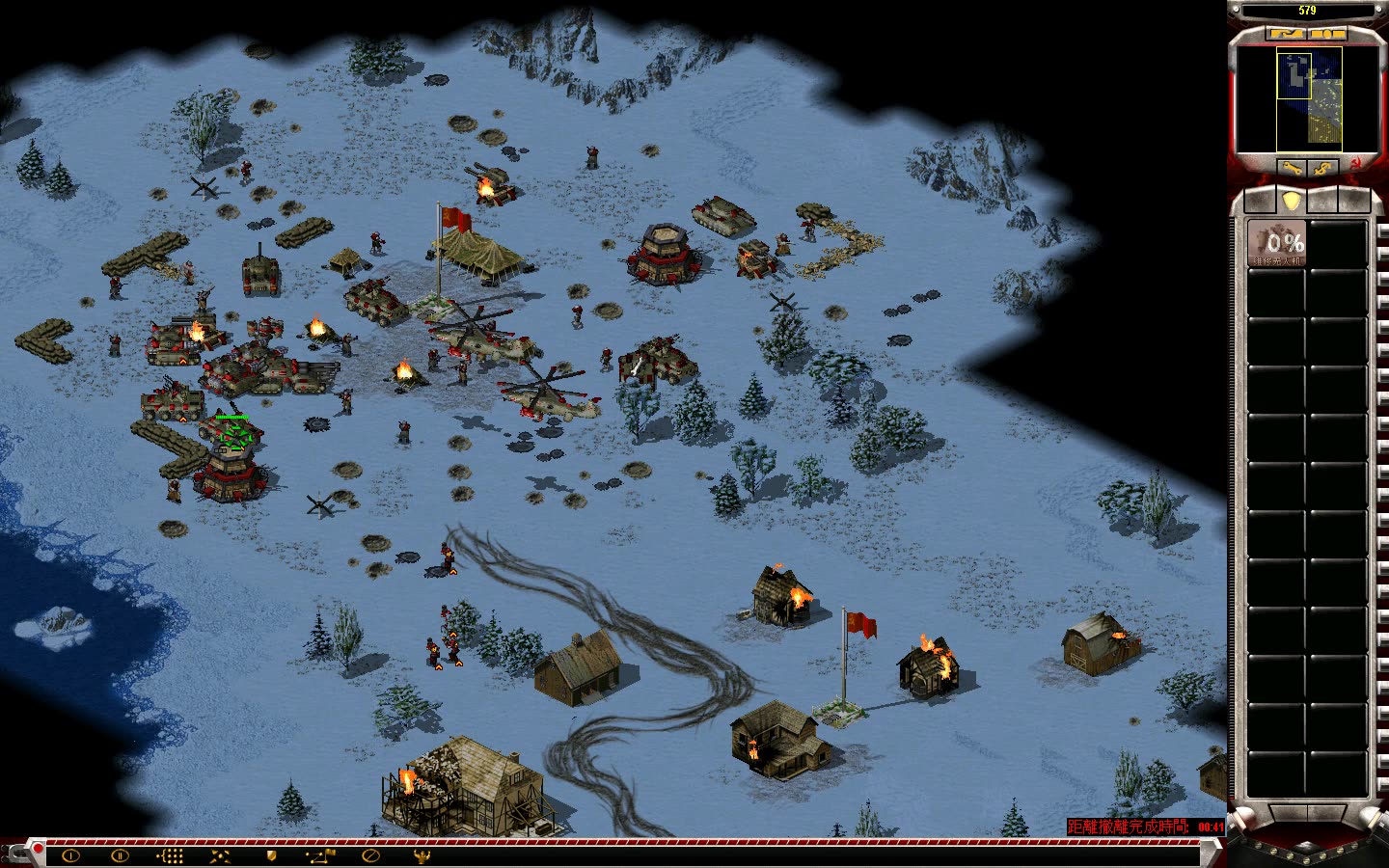Activate the dollar sign sell button
The width and height of the screenshot is (1389, 868).
pyautogui.click(x=1325, y=168)
